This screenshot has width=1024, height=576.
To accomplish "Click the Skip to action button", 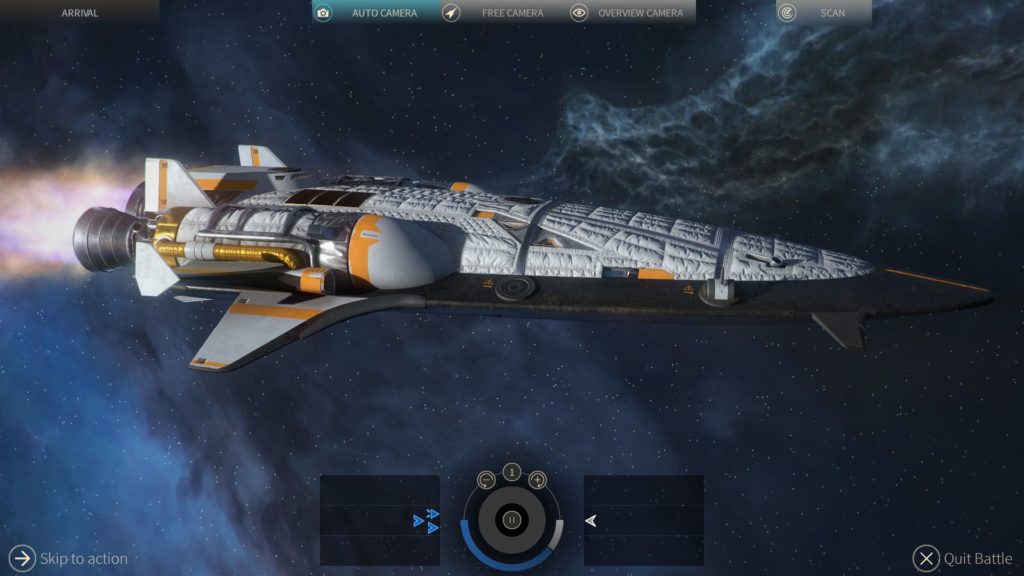I will (x=68, y=558).
